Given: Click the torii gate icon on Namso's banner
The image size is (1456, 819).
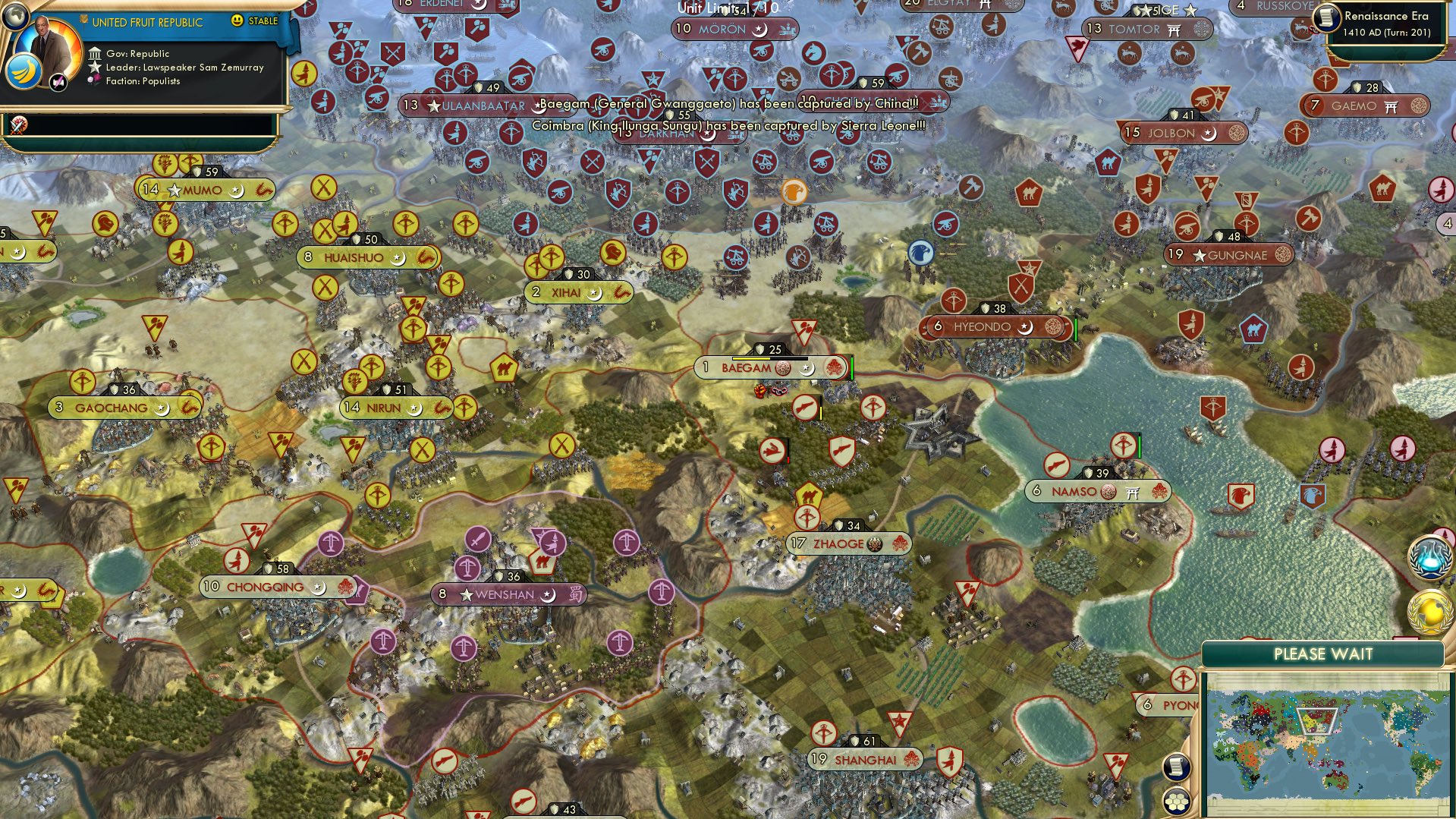Looking at the screenshot, I should tap(1132, 491).
